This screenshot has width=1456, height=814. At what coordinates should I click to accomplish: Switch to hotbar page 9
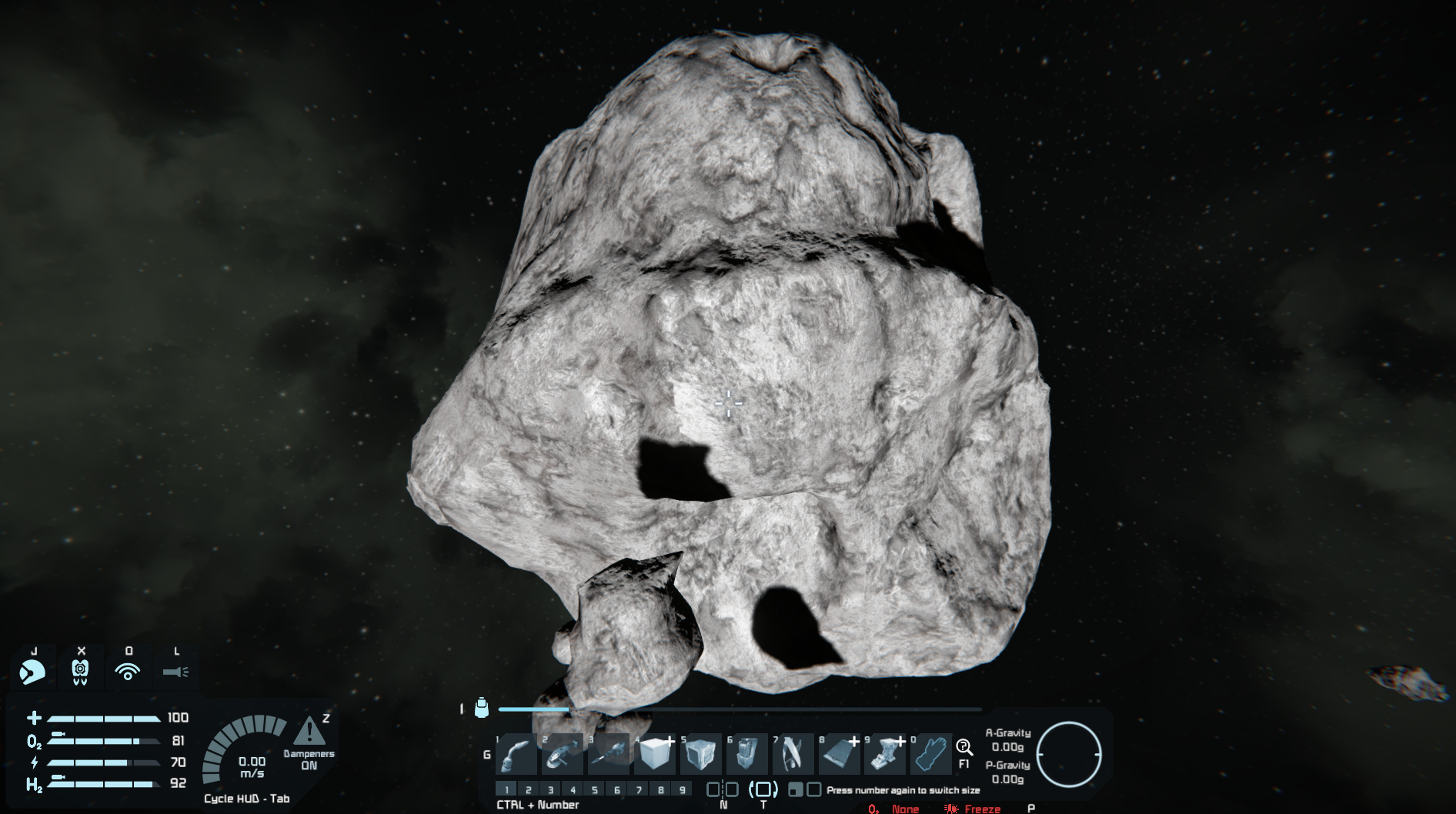tap(683, 789)
